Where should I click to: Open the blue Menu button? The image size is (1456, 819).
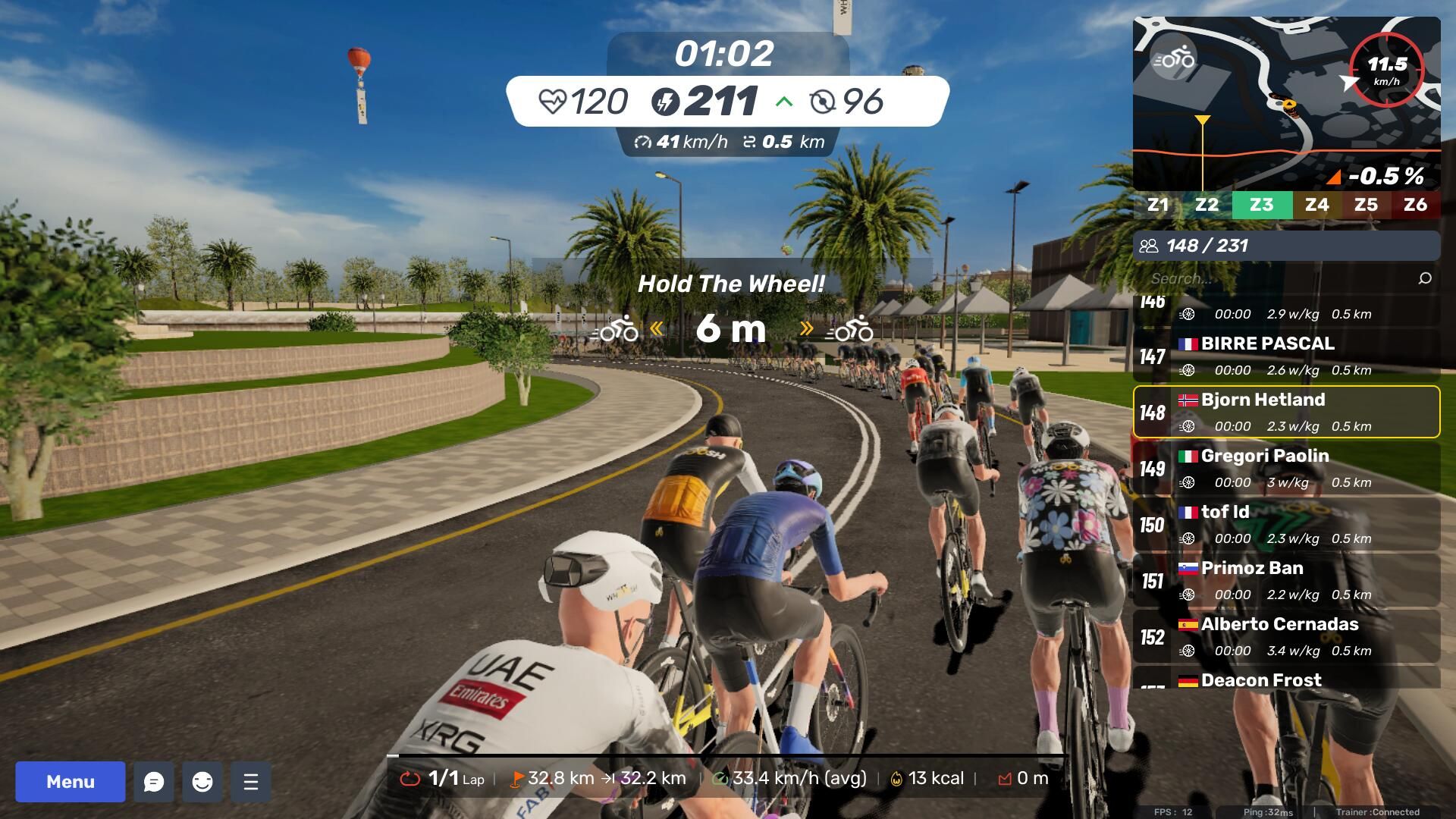point(71,782)
